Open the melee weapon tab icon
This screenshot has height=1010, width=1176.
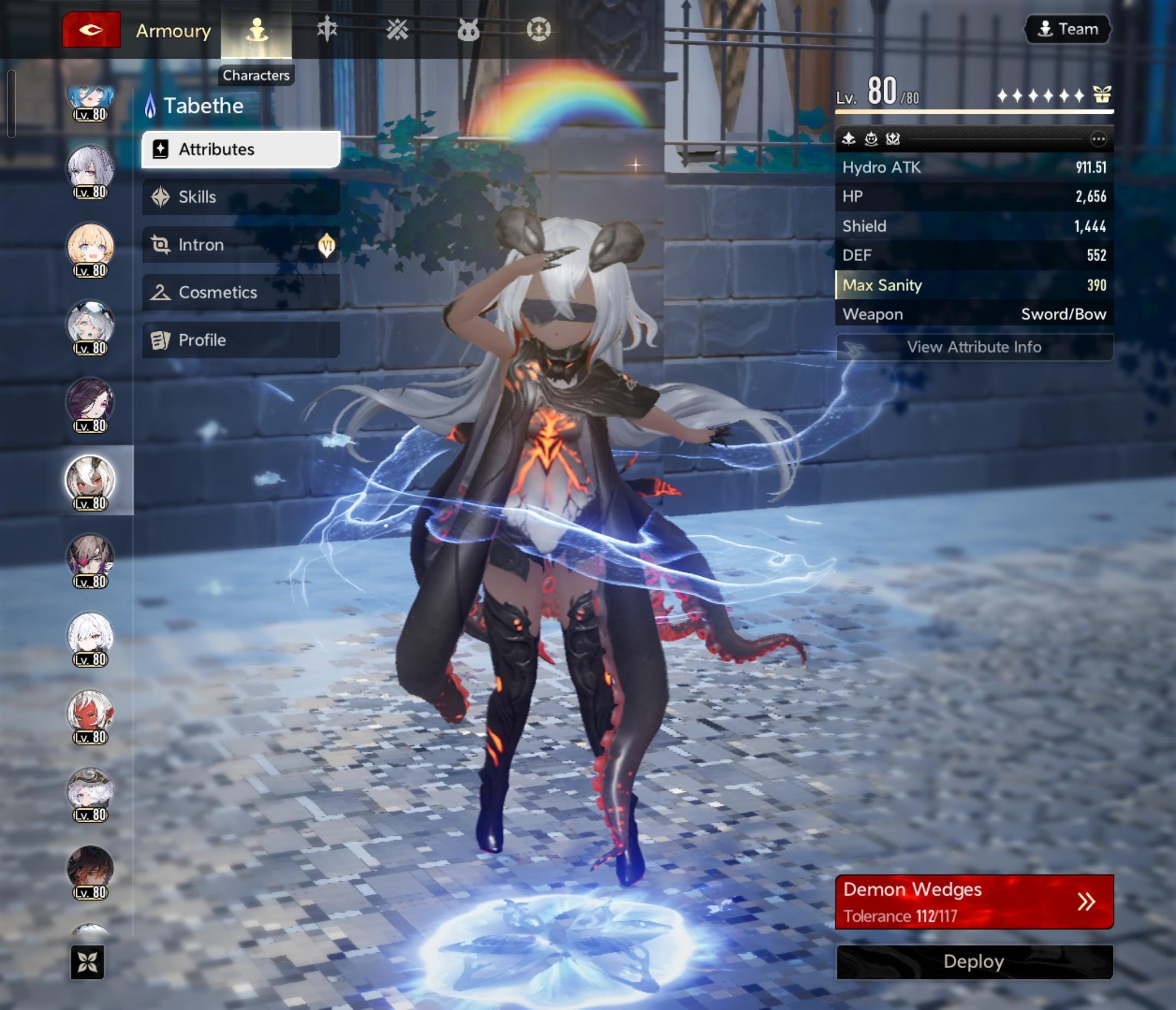coord(327,29)
